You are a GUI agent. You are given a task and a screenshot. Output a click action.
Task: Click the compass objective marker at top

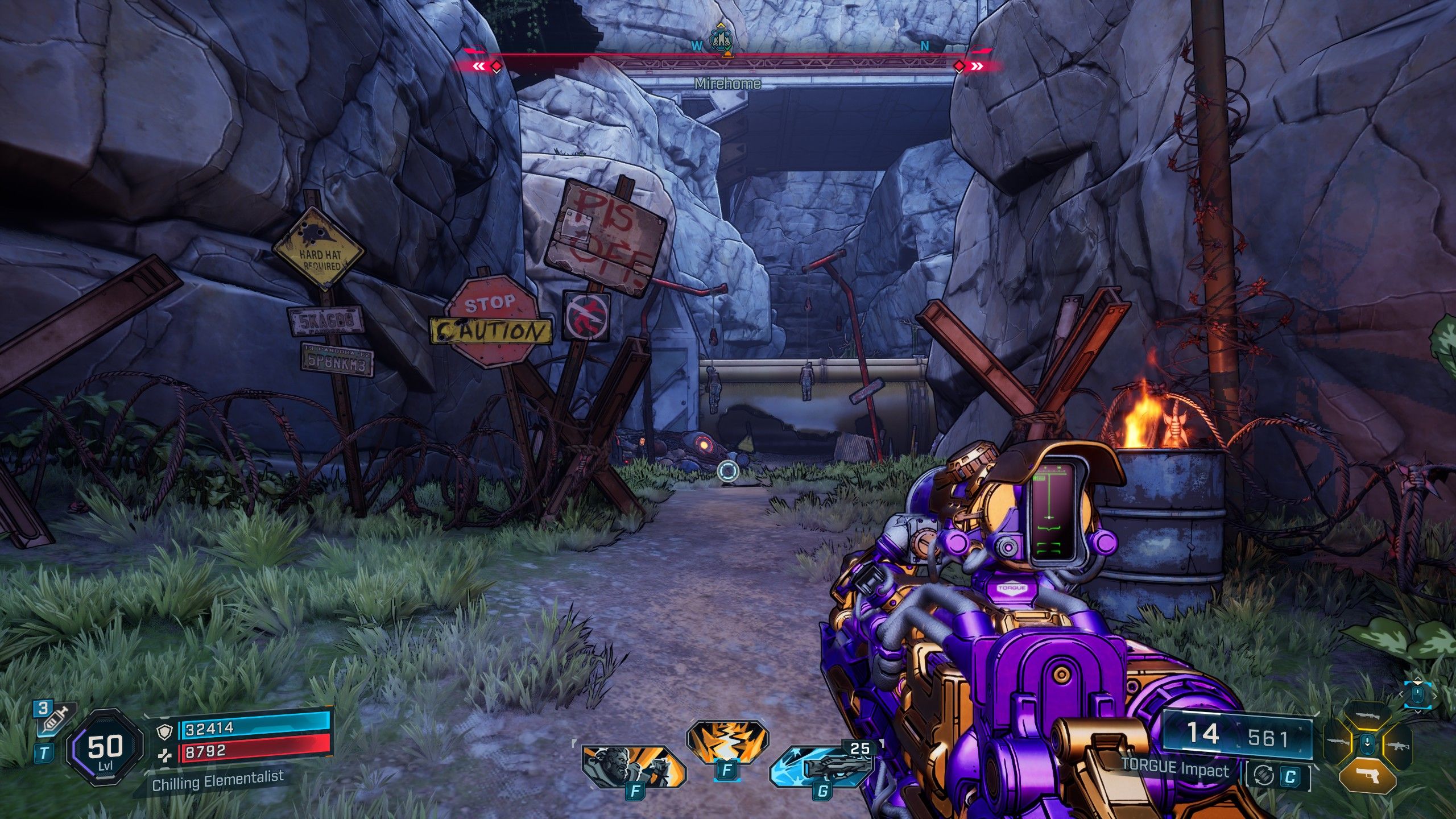click(x=721, y=40)
